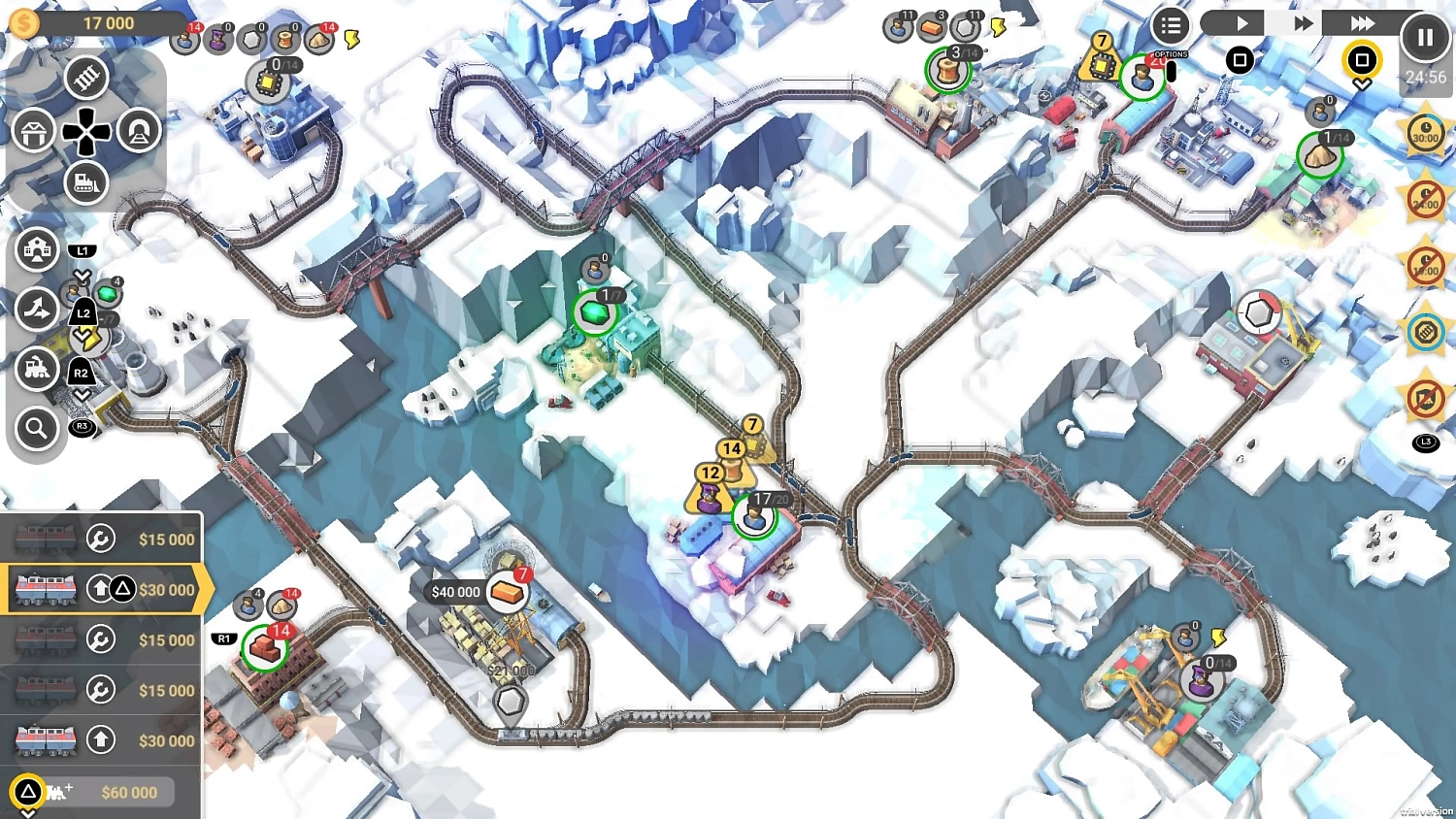Open the hamburger list menu at top right

[x=1170, y=25]
